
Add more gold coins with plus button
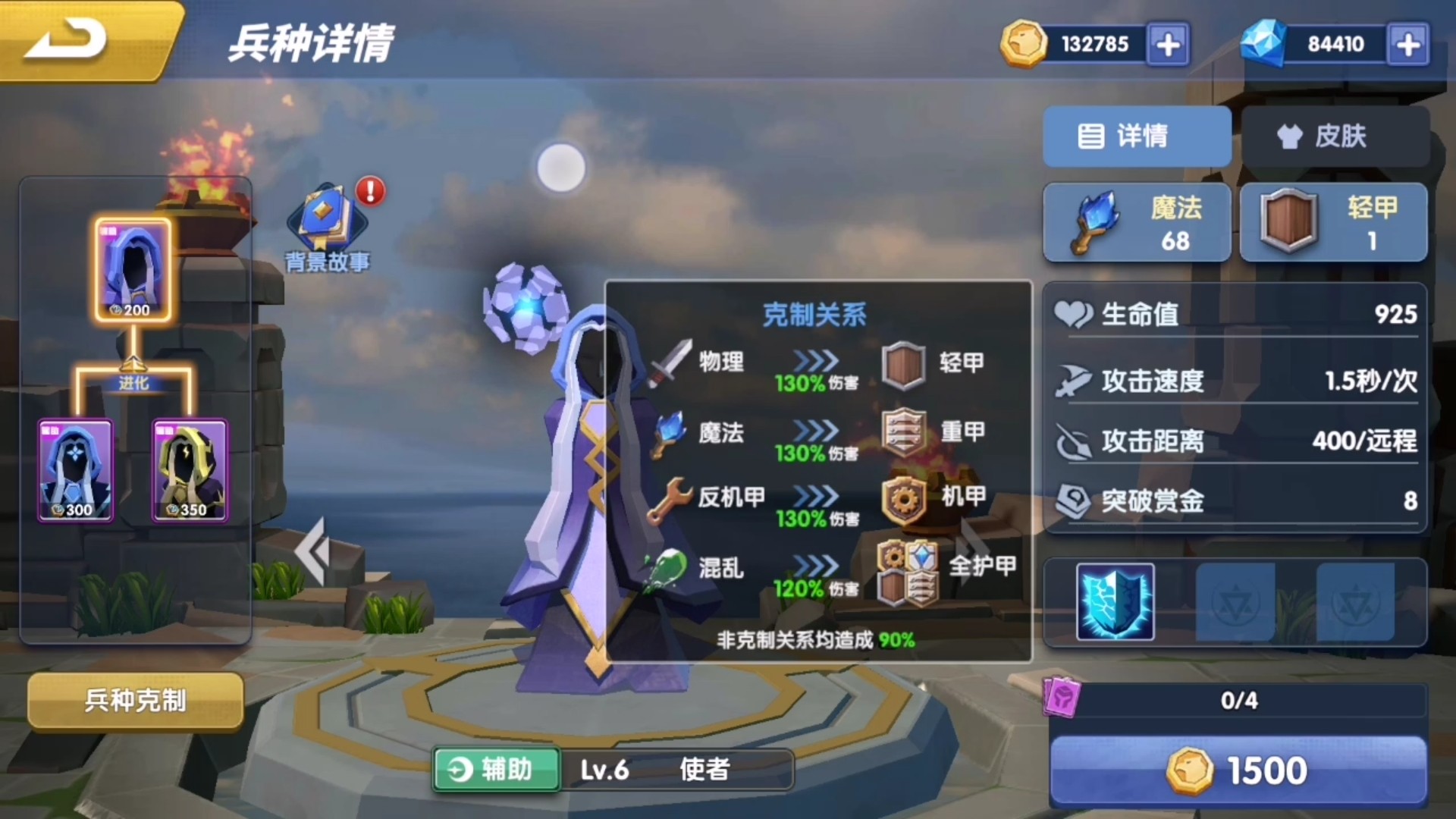1168,45
